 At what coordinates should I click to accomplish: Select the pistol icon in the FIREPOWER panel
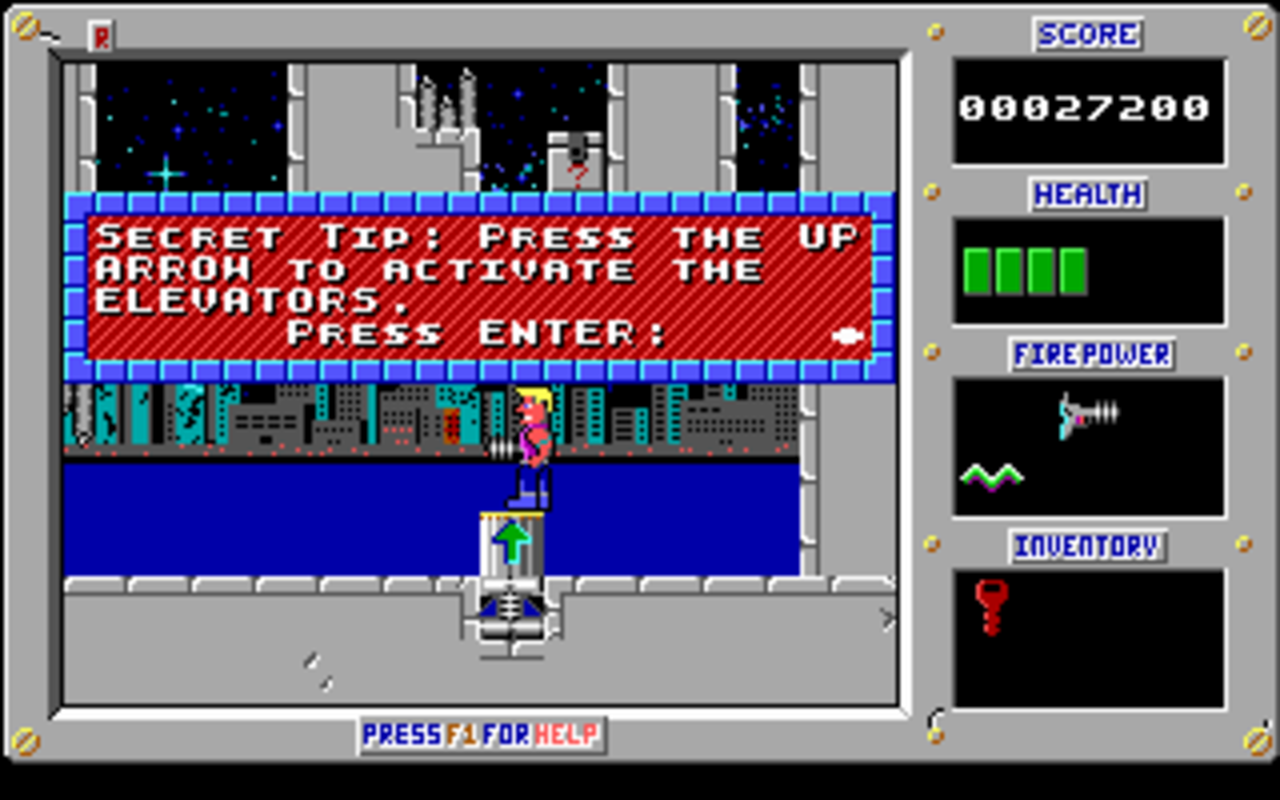[x=1085, y=413]
